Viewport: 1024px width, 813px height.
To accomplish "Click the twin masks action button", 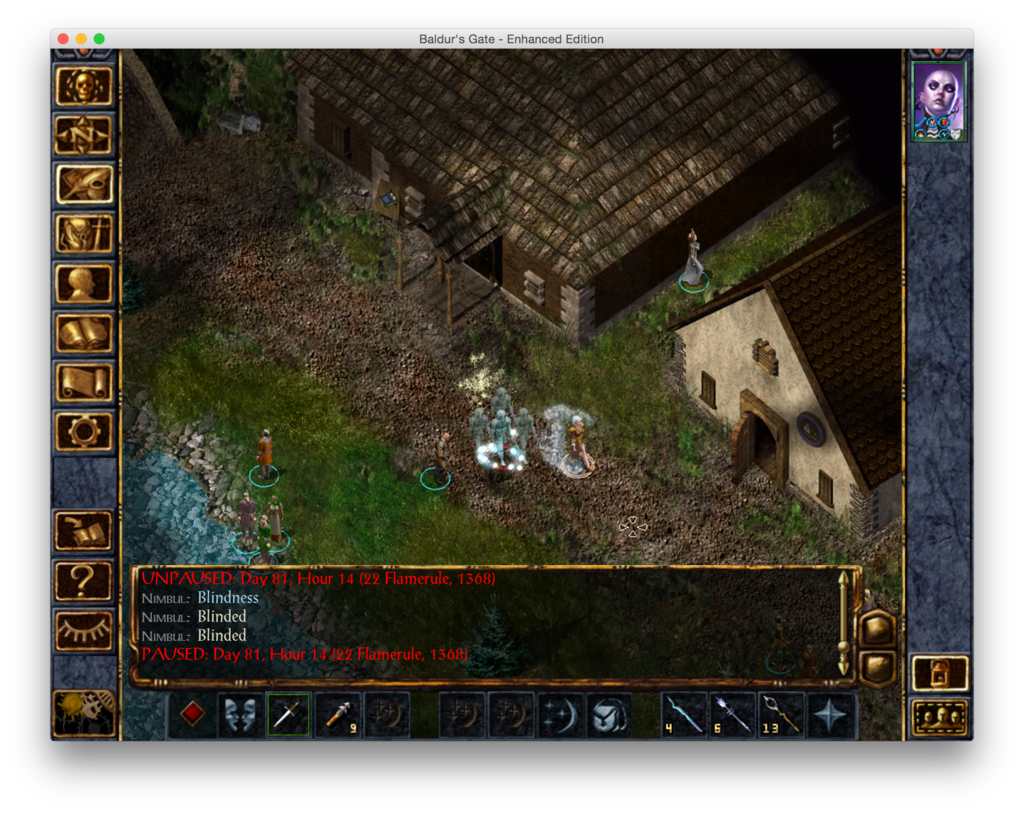I will [240, 715].
